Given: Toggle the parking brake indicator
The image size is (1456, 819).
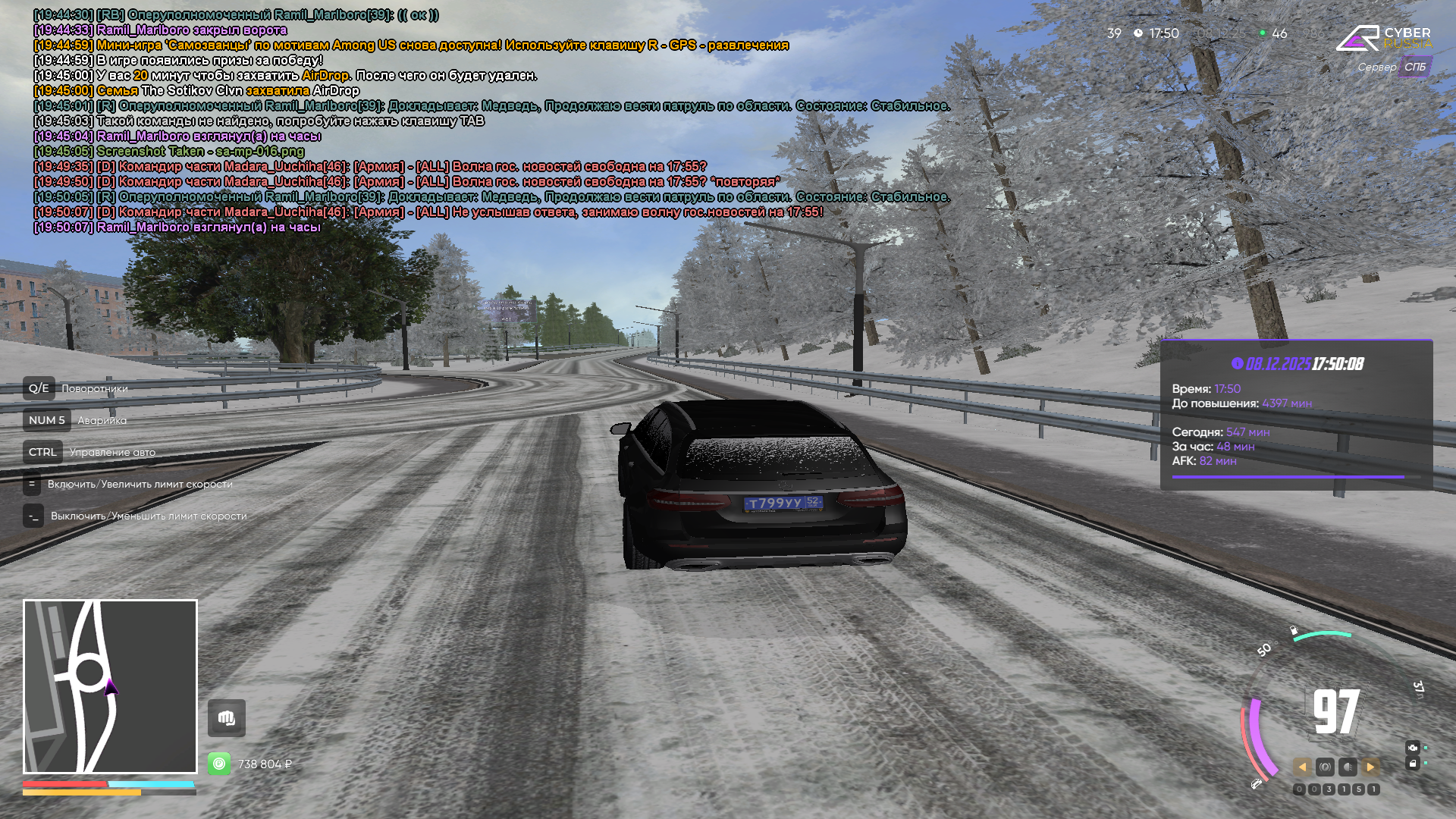Looking at the screenshot, I should (x=1325, y=767).
